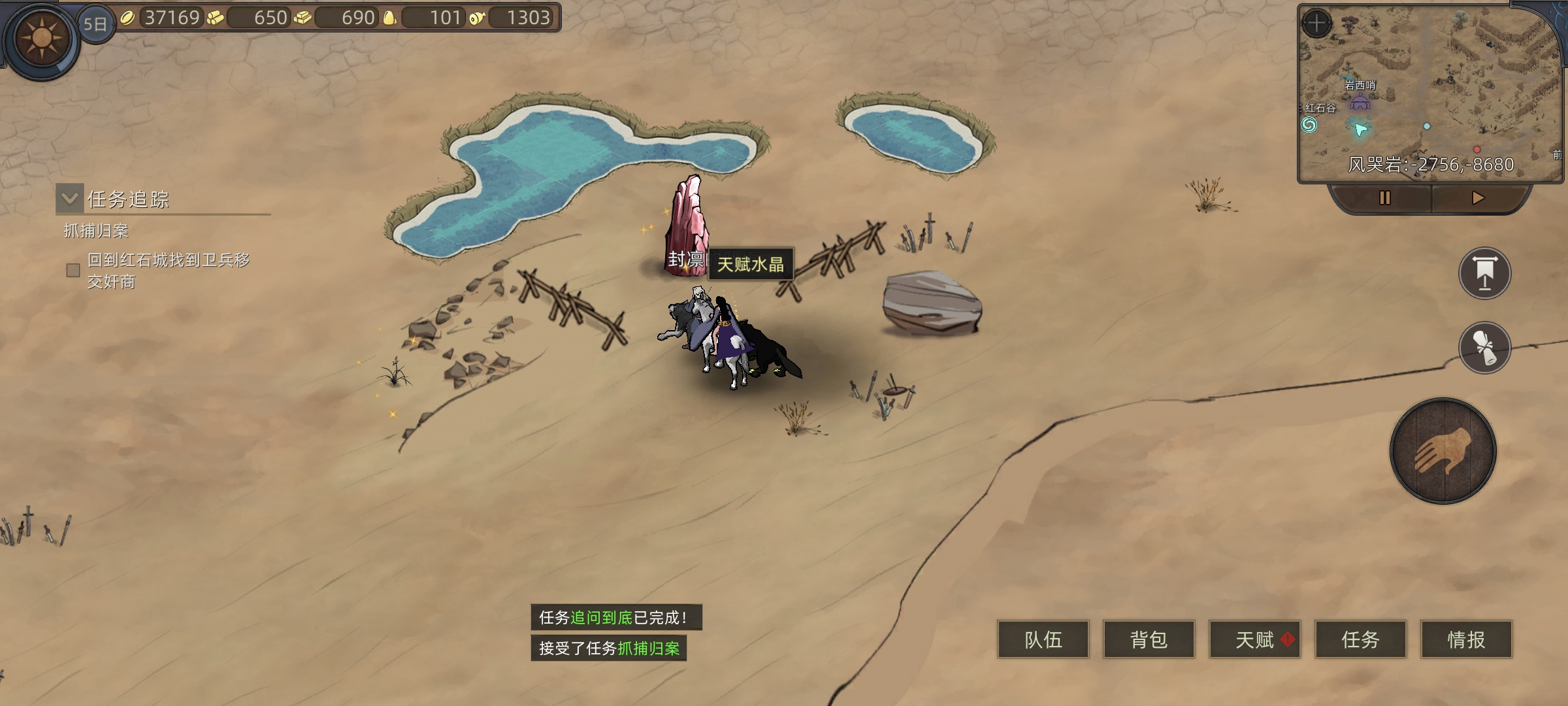
Task: Collapse the 任务追踪 quest tracker
Action: [70, 199]
